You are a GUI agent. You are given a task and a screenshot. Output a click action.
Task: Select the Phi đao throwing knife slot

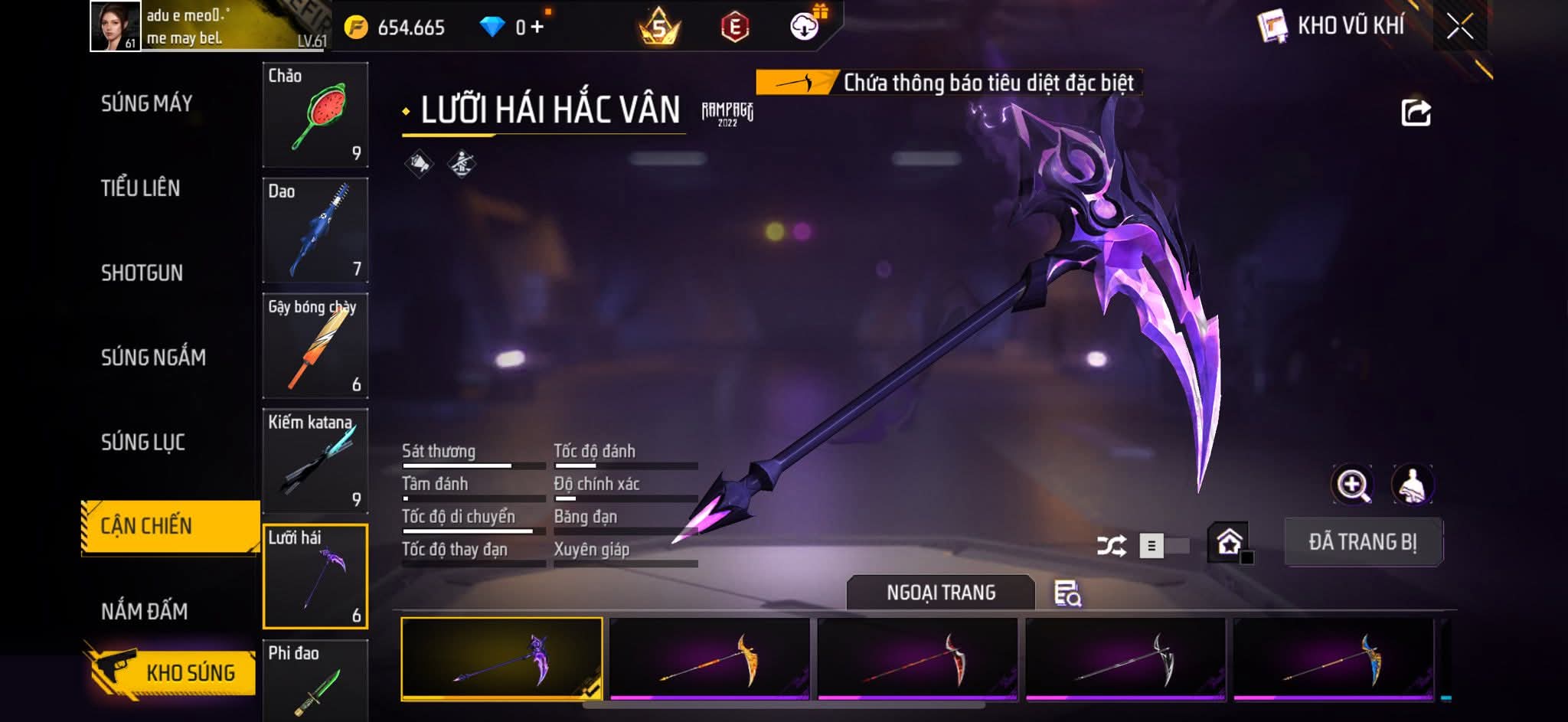tap(315, 680)
